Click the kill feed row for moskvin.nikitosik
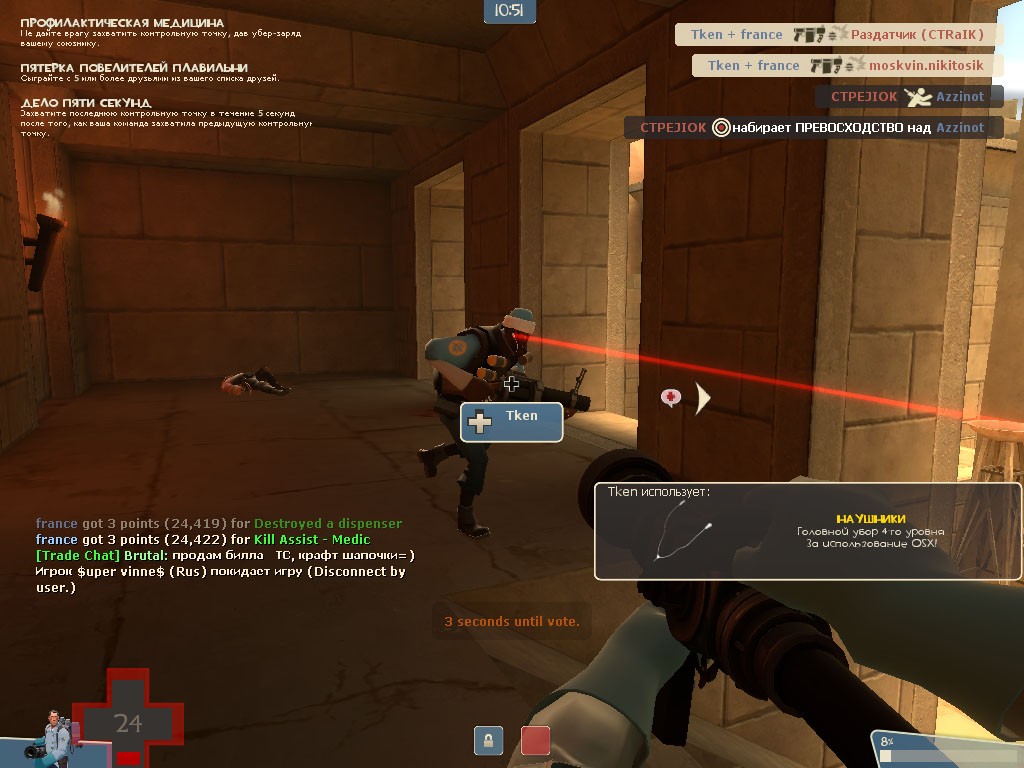Screen dimensions: 1024x768 846,66
